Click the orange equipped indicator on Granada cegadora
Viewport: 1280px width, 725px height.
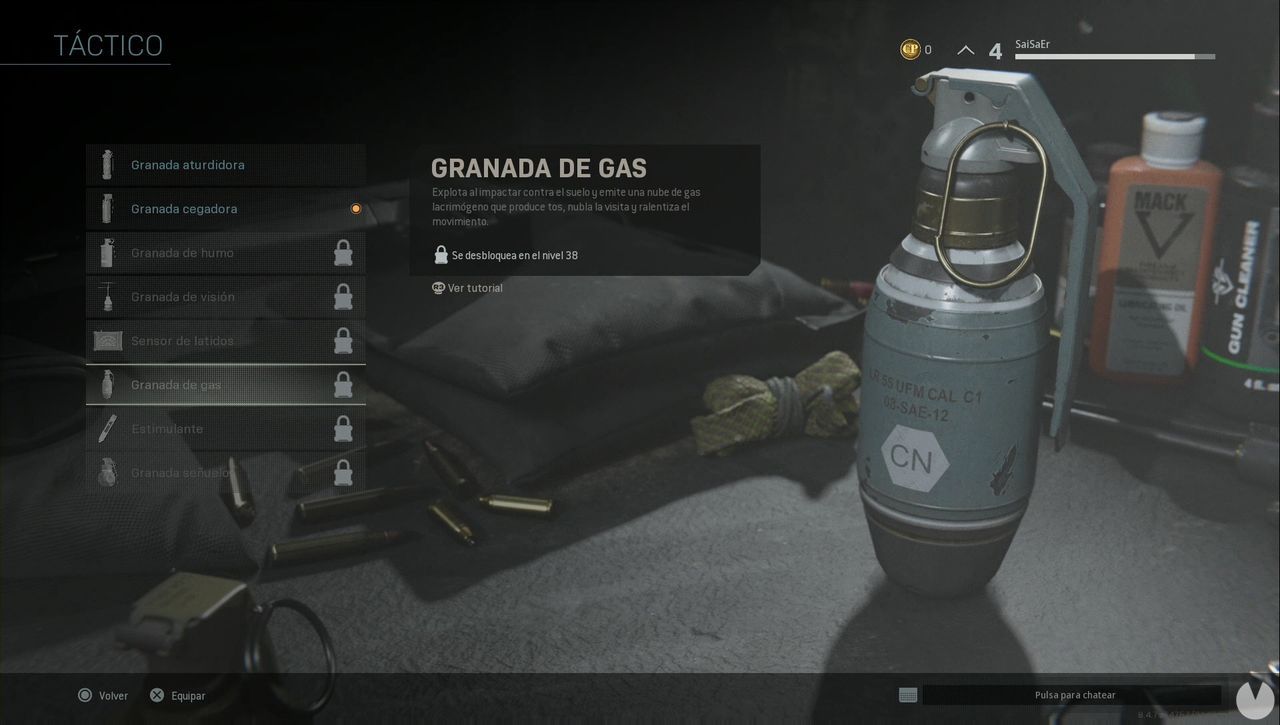355,208
